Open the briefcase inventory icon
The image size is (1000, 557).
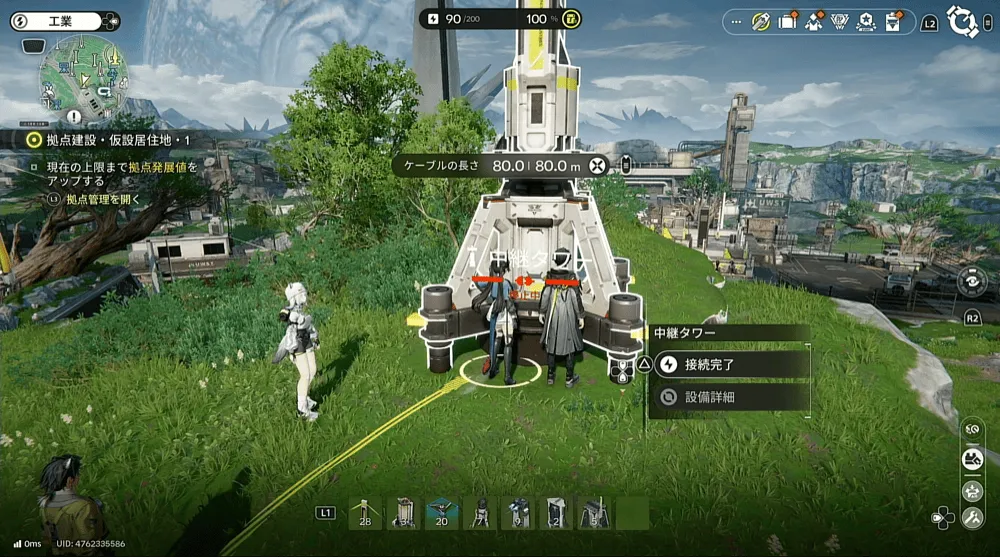[788, 21]
